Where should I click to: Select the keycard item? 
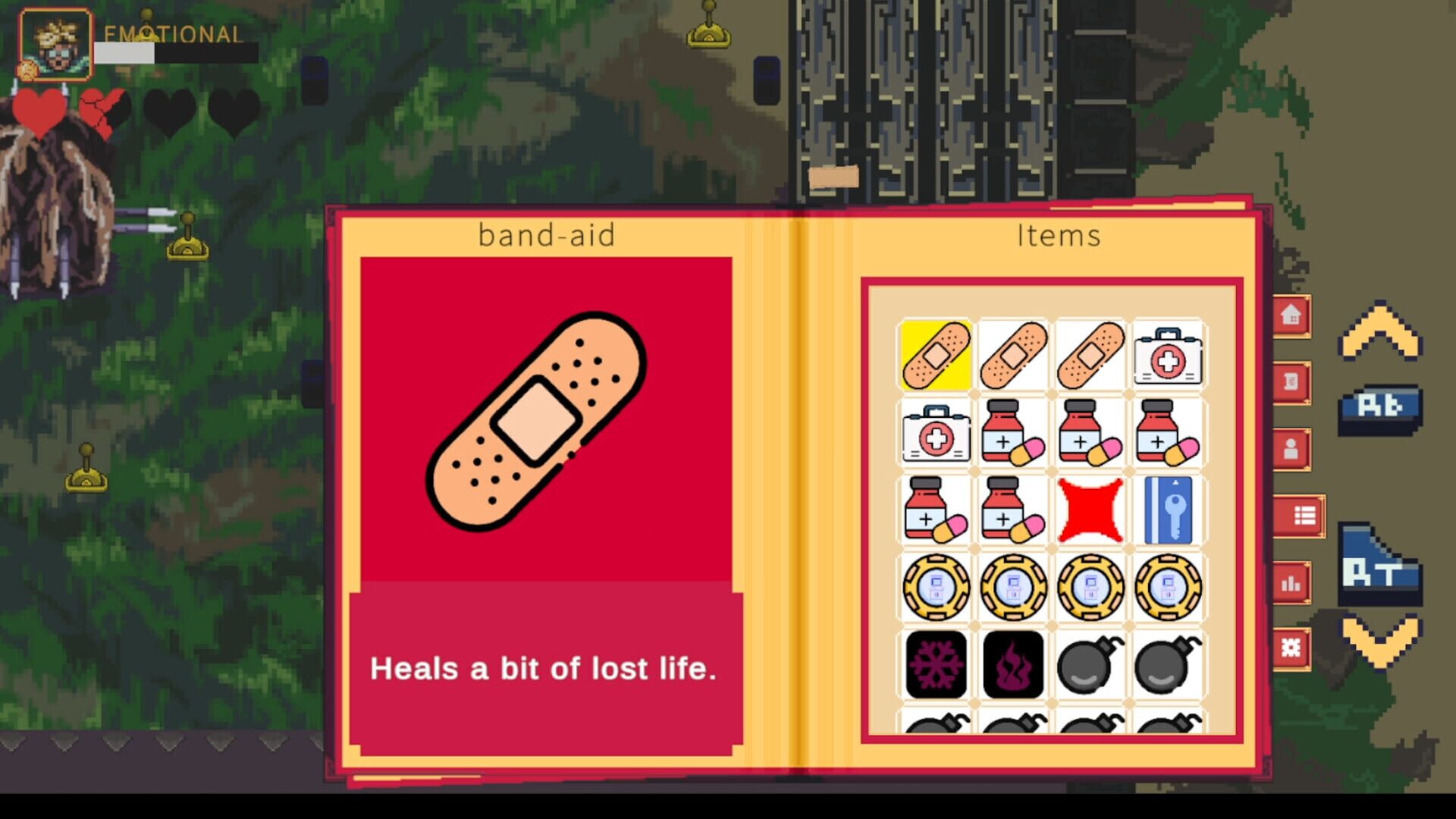pyautogui.click(x=1168, y=510)
